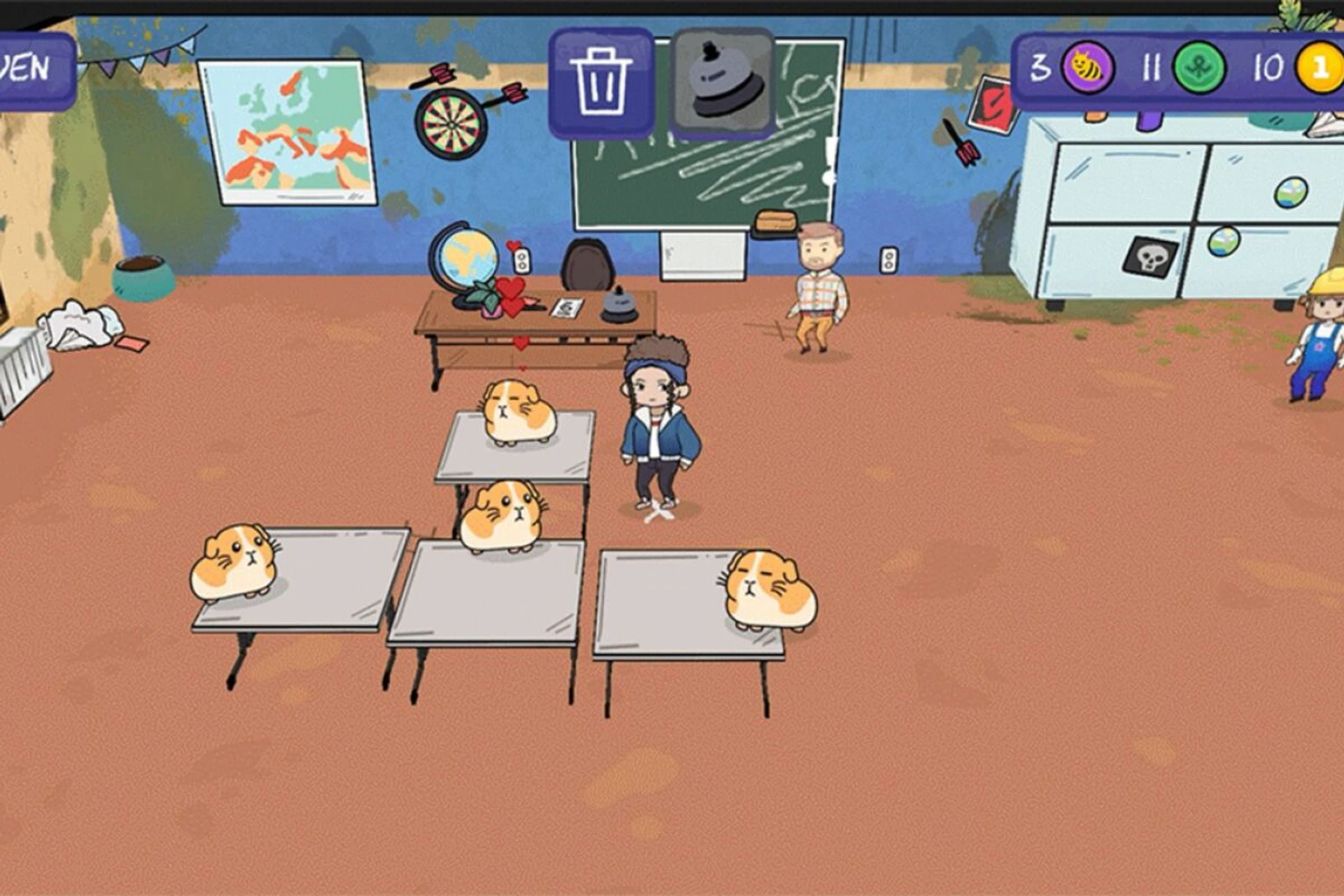
Task: Open the gold coin currency icon
Action: 1320,68
